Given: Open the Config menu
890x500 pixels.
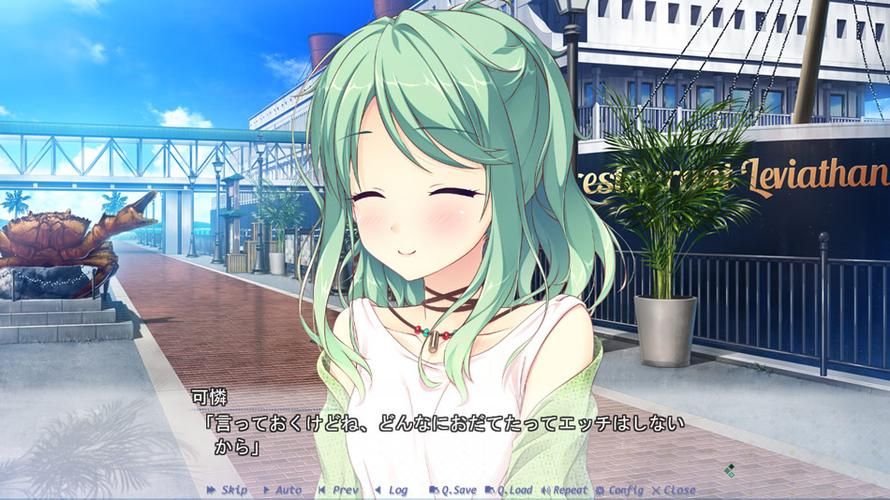Looking at the screenshot, I should click(x=621, y=490).
